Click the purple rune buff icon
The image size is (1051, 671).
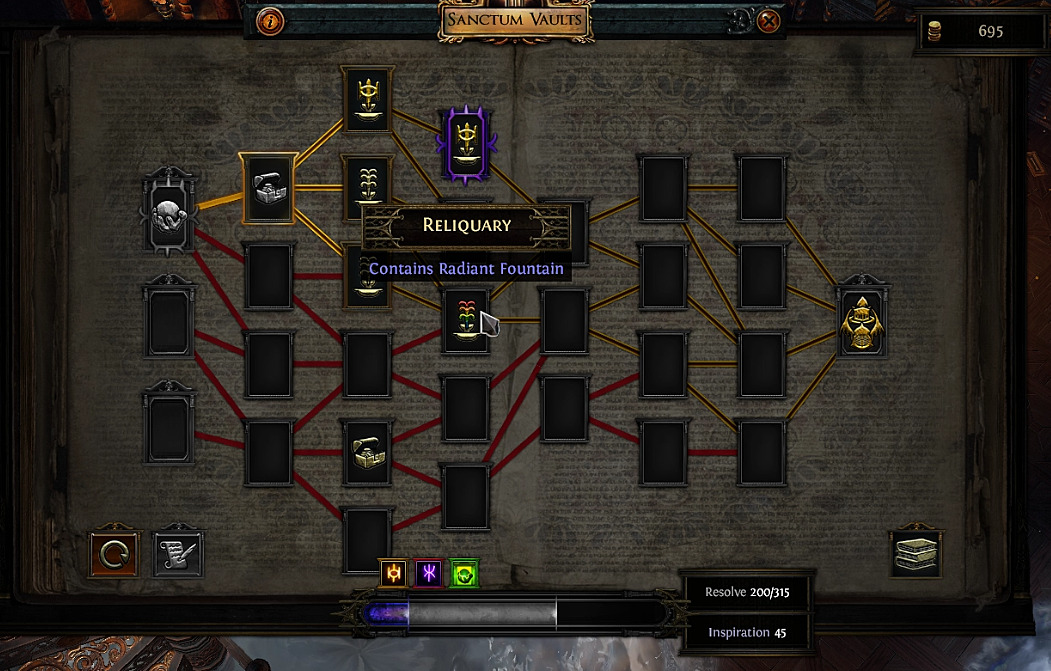429,573
